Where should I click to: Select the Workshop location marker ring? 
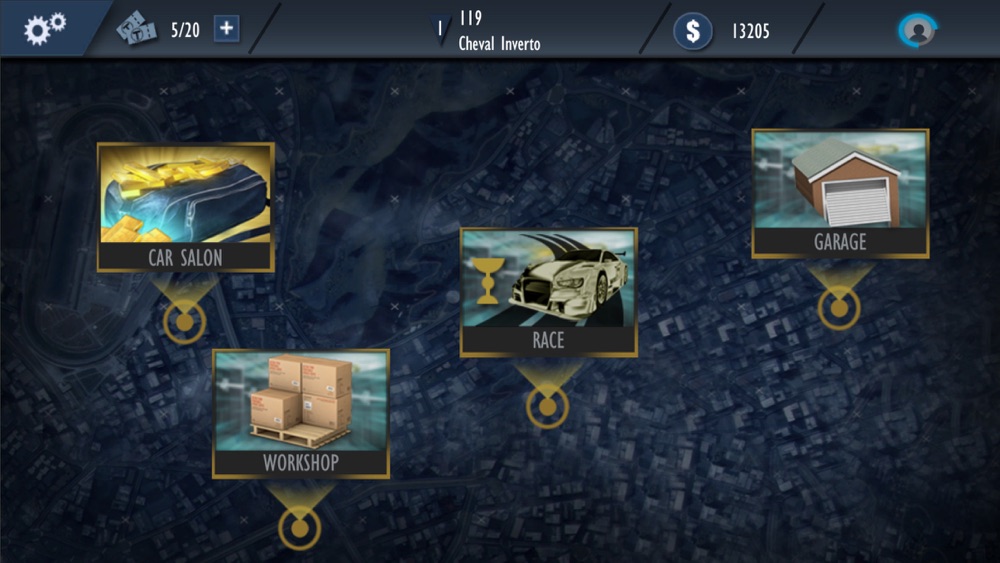pos(299,527)
